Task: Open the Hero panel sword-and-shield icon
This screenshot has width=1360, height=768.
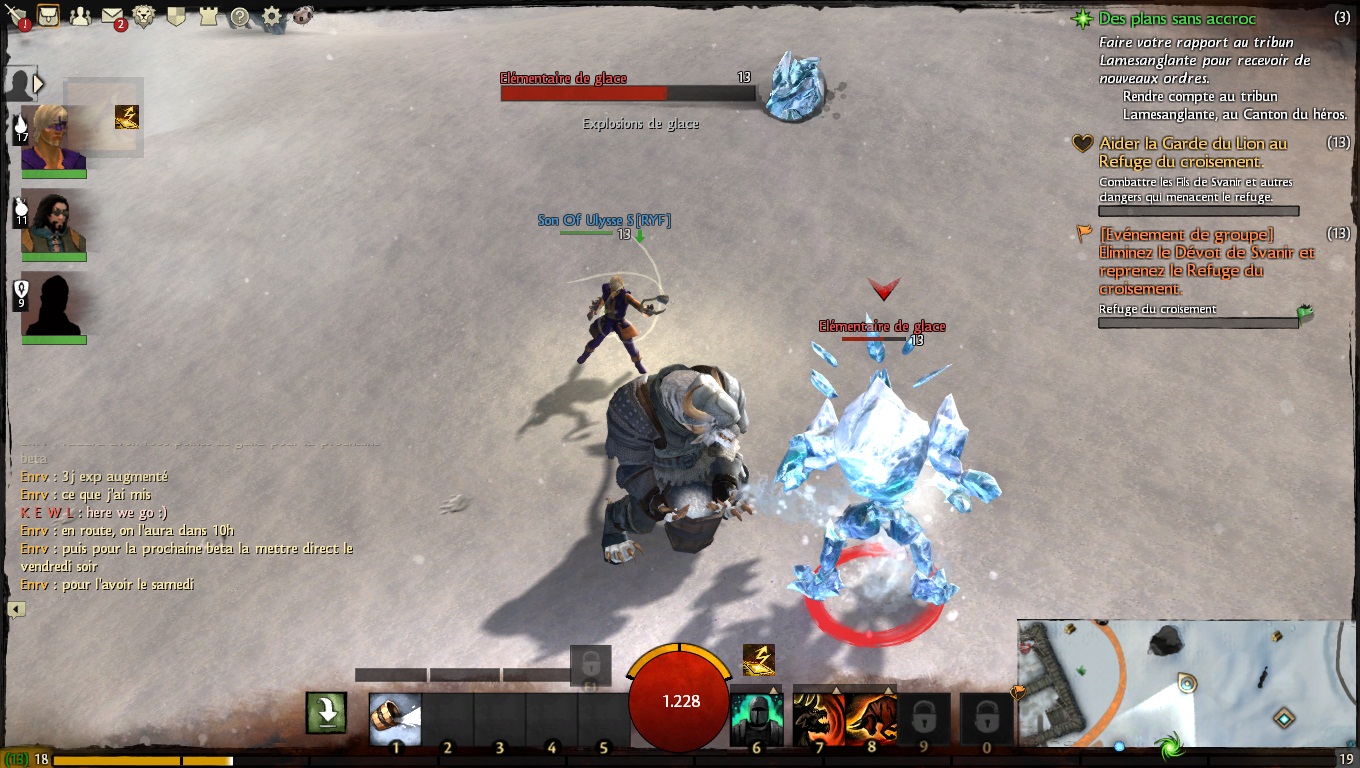Action: coord(16,15)
